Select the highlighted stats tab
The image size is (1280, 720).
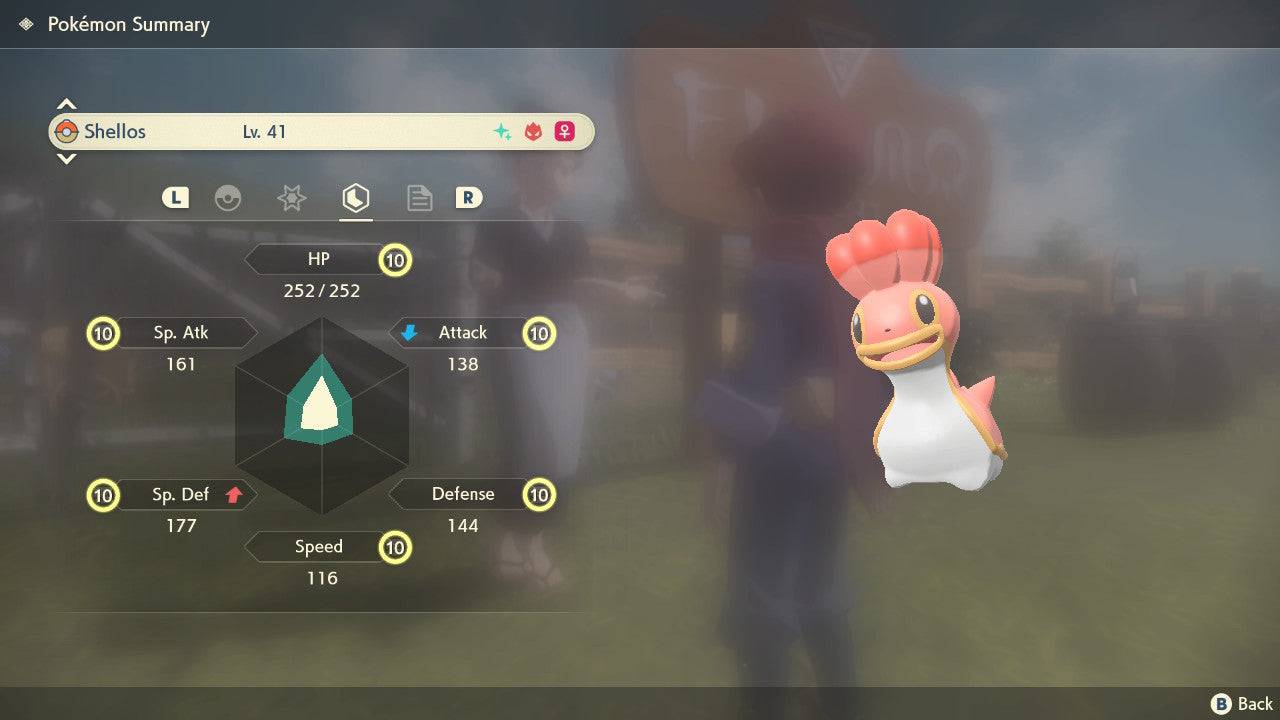tap(355, 198)
